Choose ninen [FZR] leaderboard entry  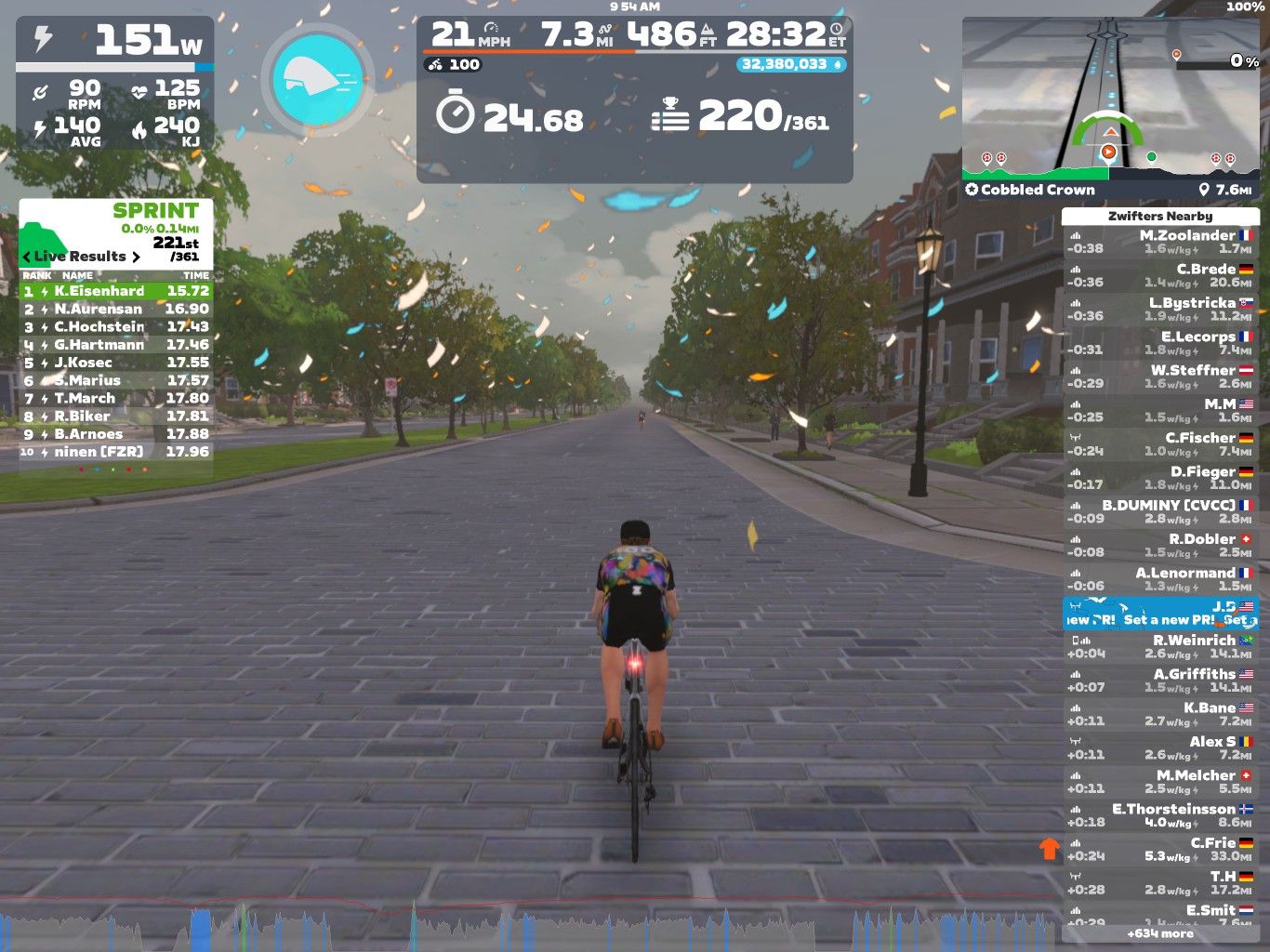(116, 452)
